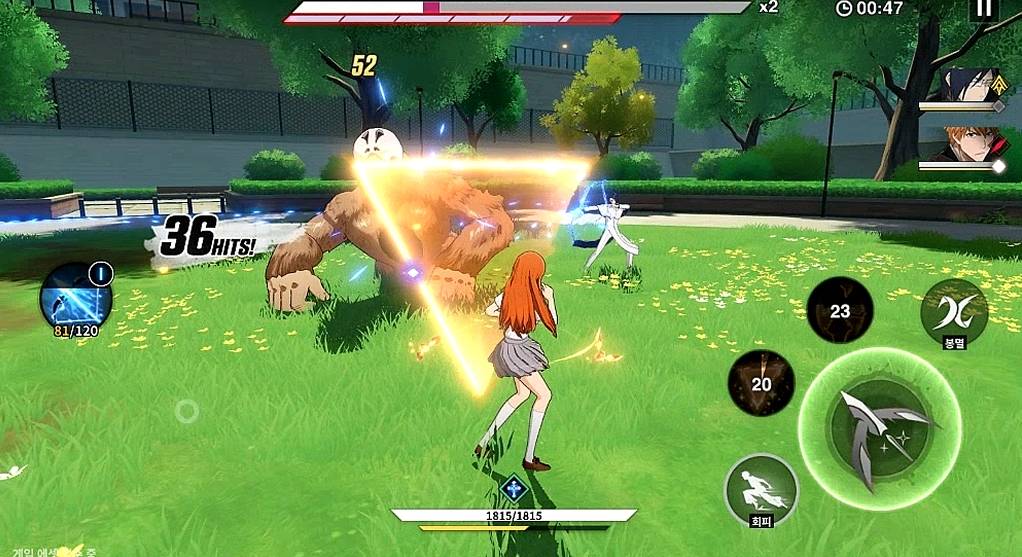
Task: Pause the battle
Action: click(984, 9)
